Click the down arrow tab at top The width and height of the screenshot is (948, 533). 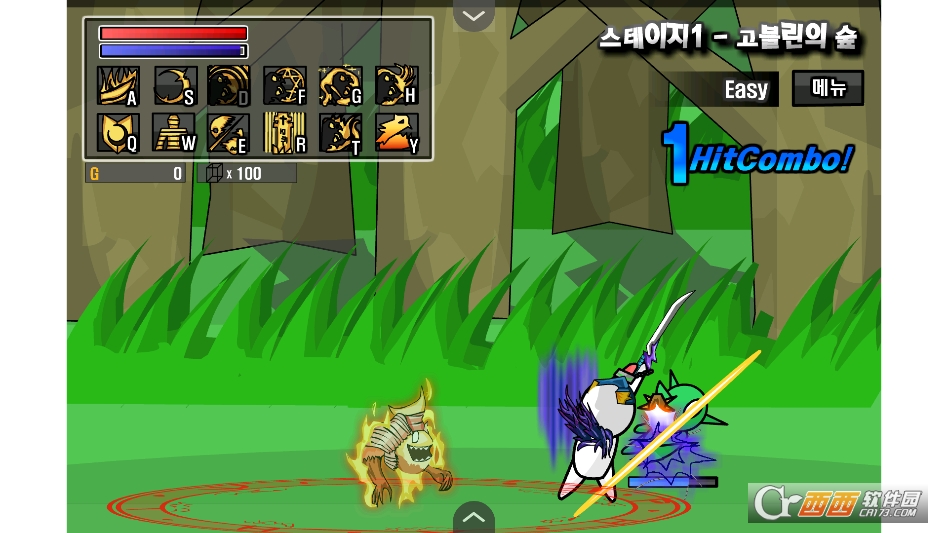click(474, 15)
